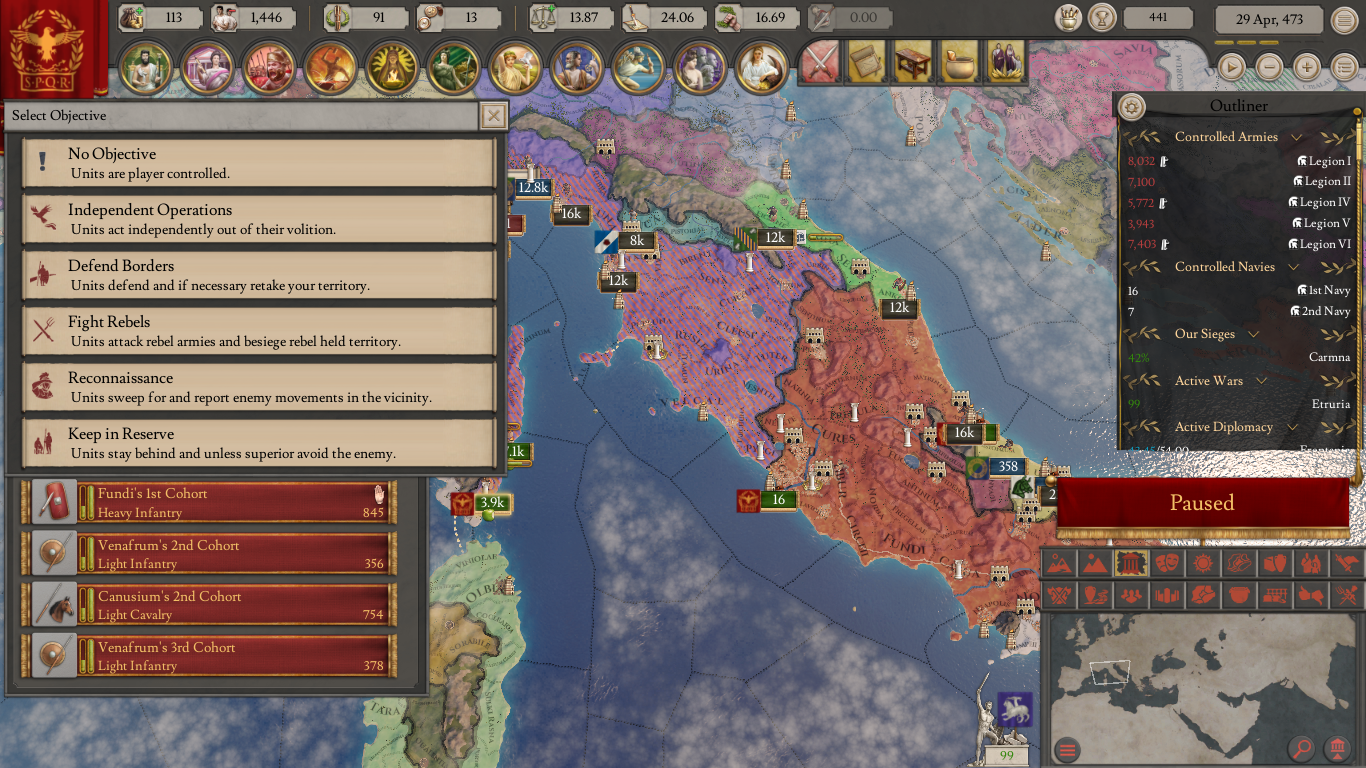Open the terrain map mode
Viewport: 1366px width, 768px height.
(1059, 563)
